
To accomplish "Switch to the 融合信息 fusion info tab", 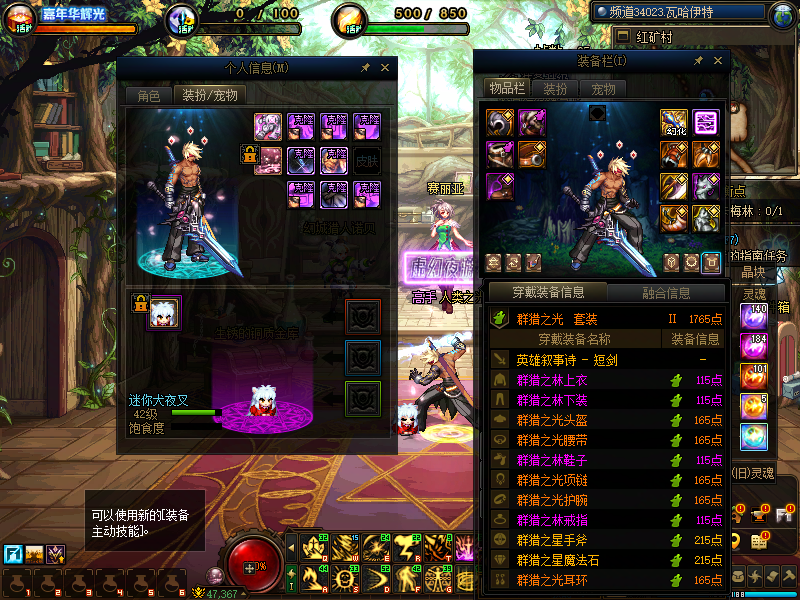I will [665, 293].
